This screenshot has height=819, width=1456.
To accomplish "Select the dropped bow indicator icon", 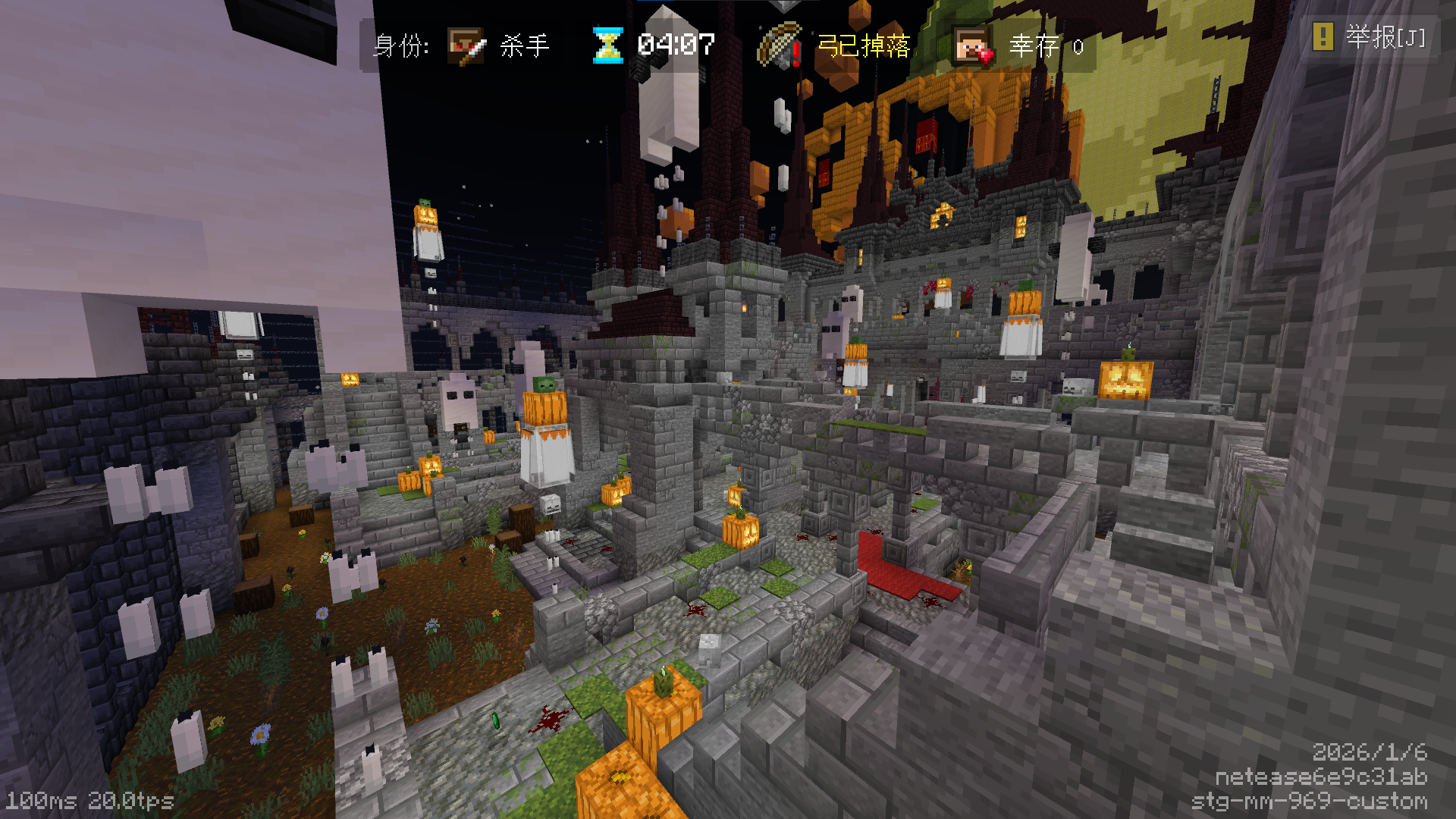I will pos(780,45).
